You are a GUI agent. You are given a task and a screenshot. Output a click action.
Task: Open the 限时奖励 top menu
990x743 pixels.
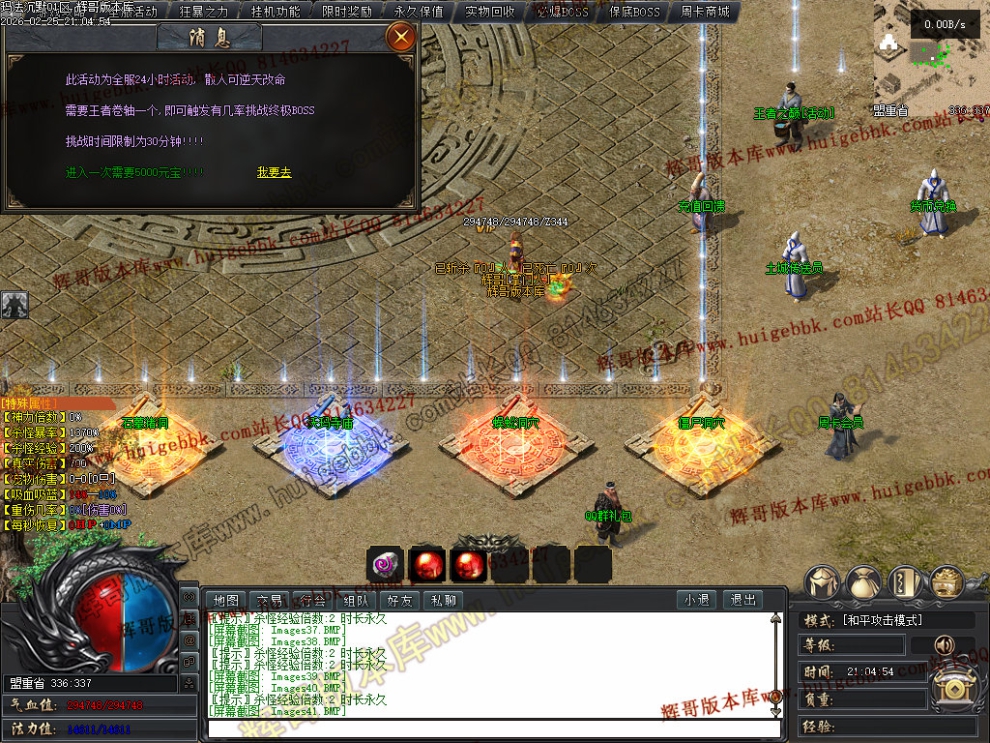pyautogui.click(x=347, y=12)
